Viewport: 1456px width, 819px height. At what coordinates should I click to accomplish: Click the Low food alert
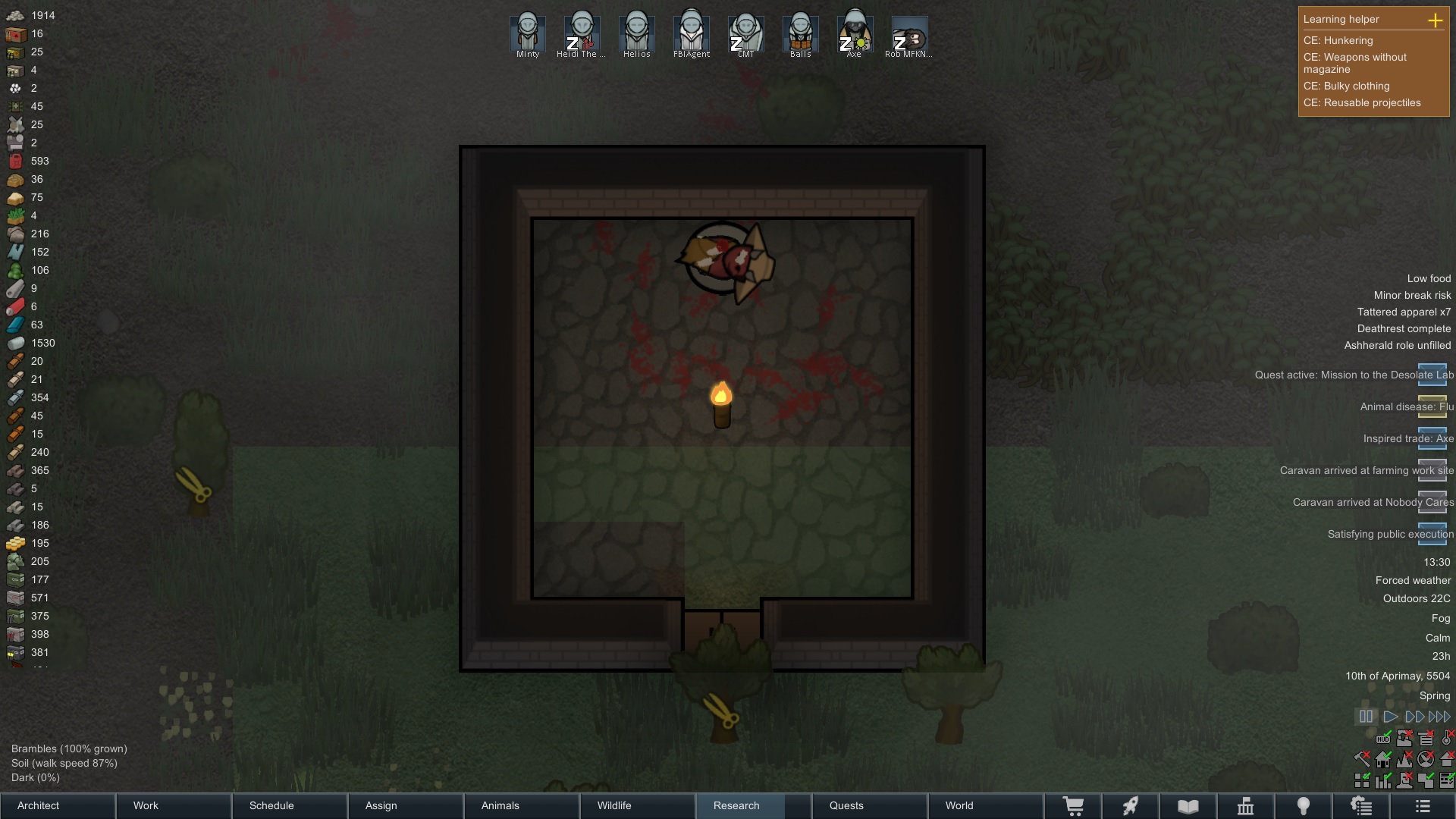[x=1427, y=278]
